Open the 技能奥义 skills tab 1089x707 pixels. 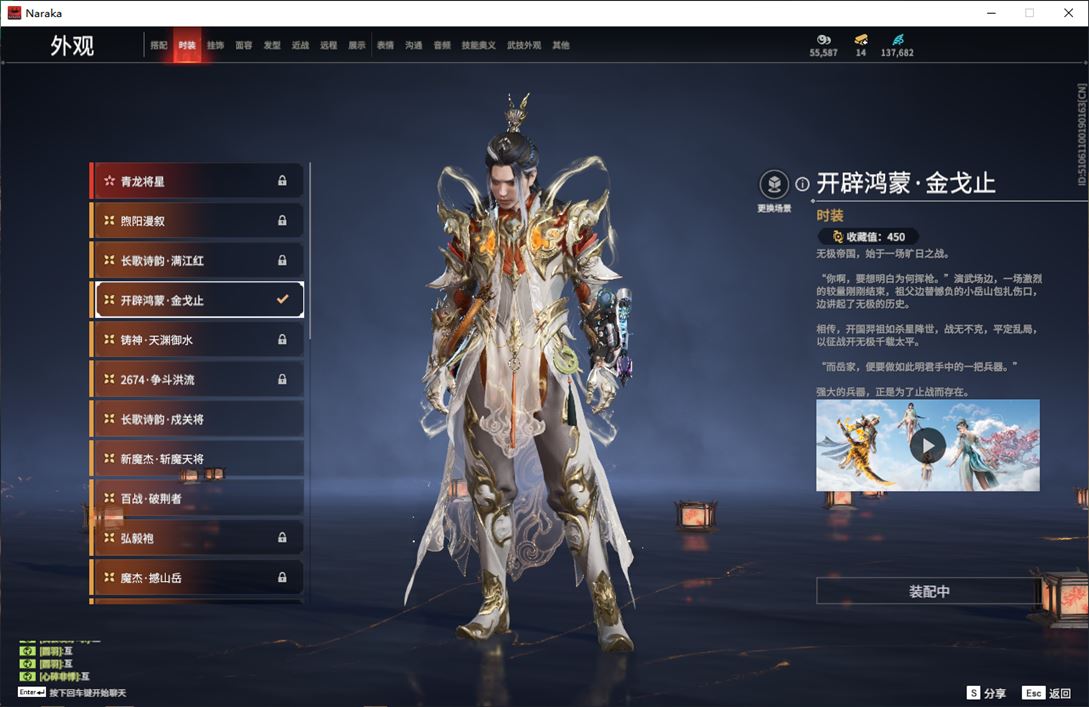pos(478,46)
